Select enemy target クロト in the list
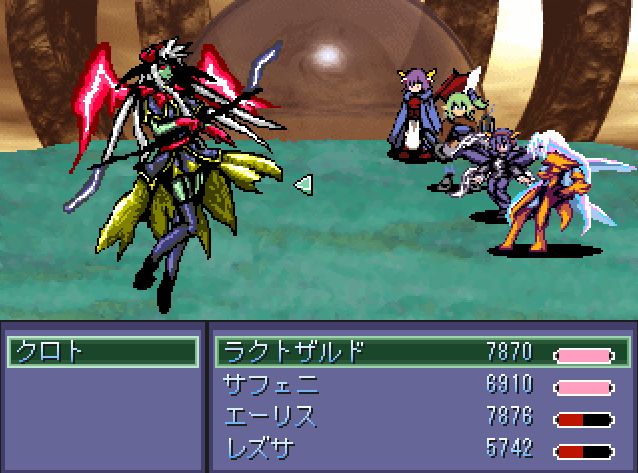The image size is (638, 473). coord(101,352)
